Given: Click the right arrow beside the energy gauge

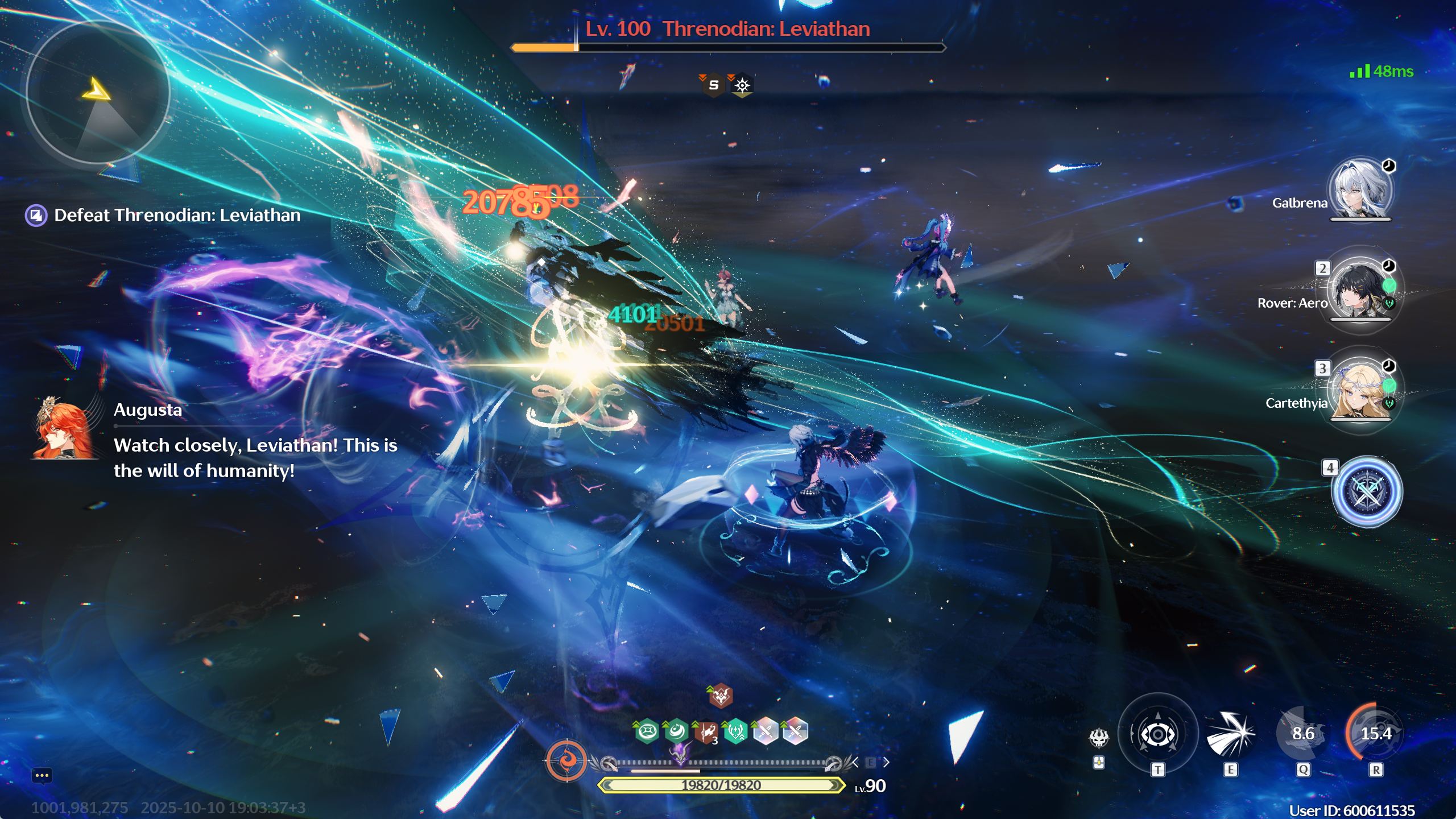Looking at the screenshot, I should click(x=886, y=762).
